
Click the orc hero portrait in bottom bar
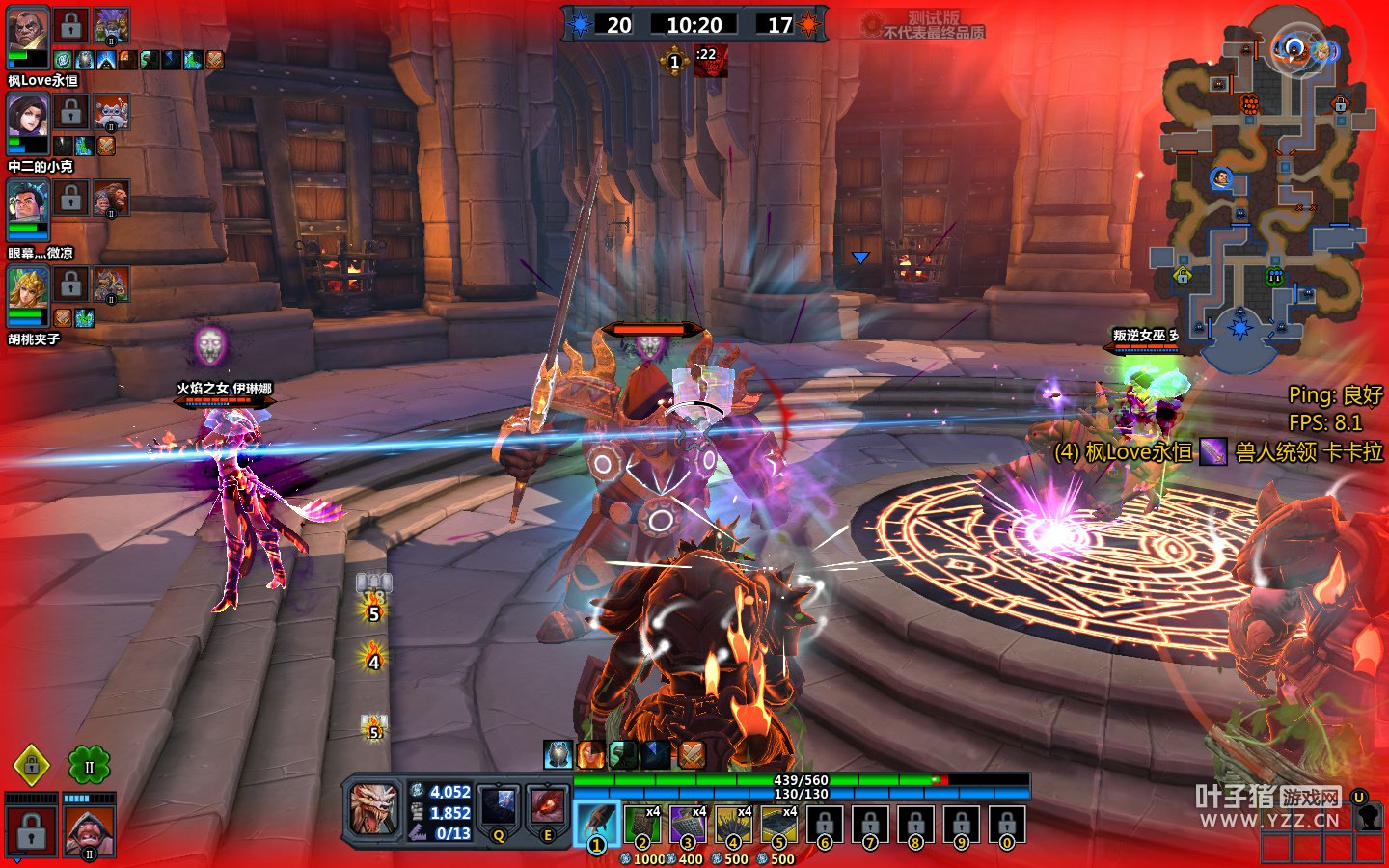point(373,808)
